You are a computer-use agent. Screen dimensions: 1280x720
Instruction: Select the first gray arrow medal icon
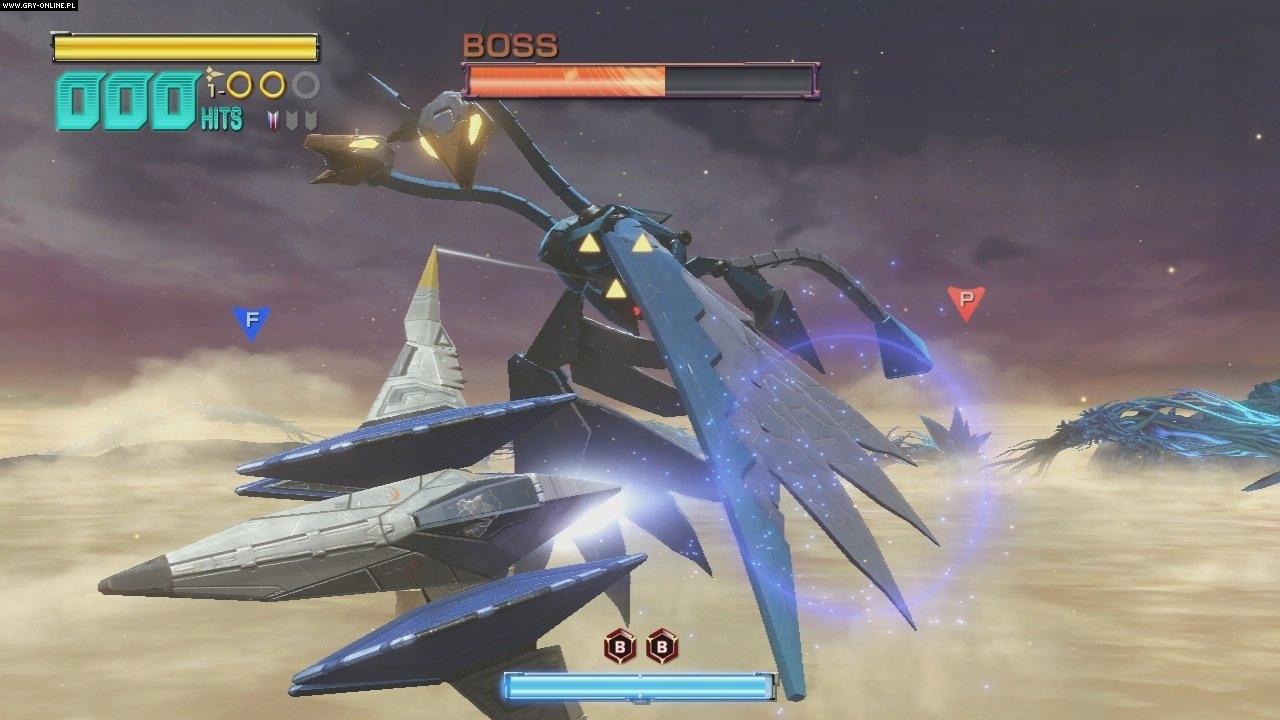coord(292,120)
